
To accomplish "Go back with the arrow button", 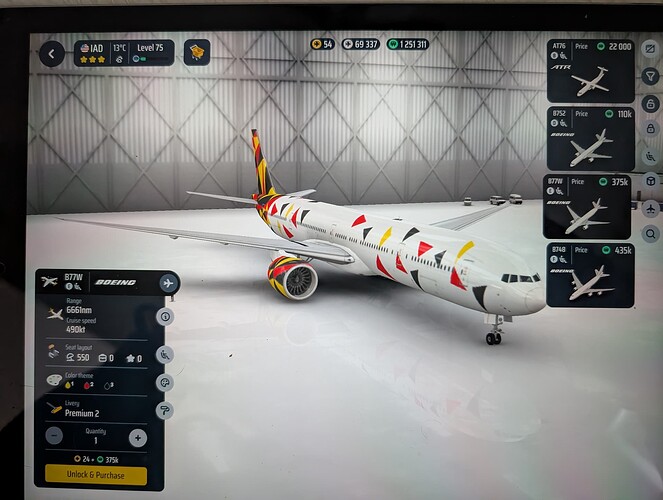I will pyautogui.click(x=52, y=55).
